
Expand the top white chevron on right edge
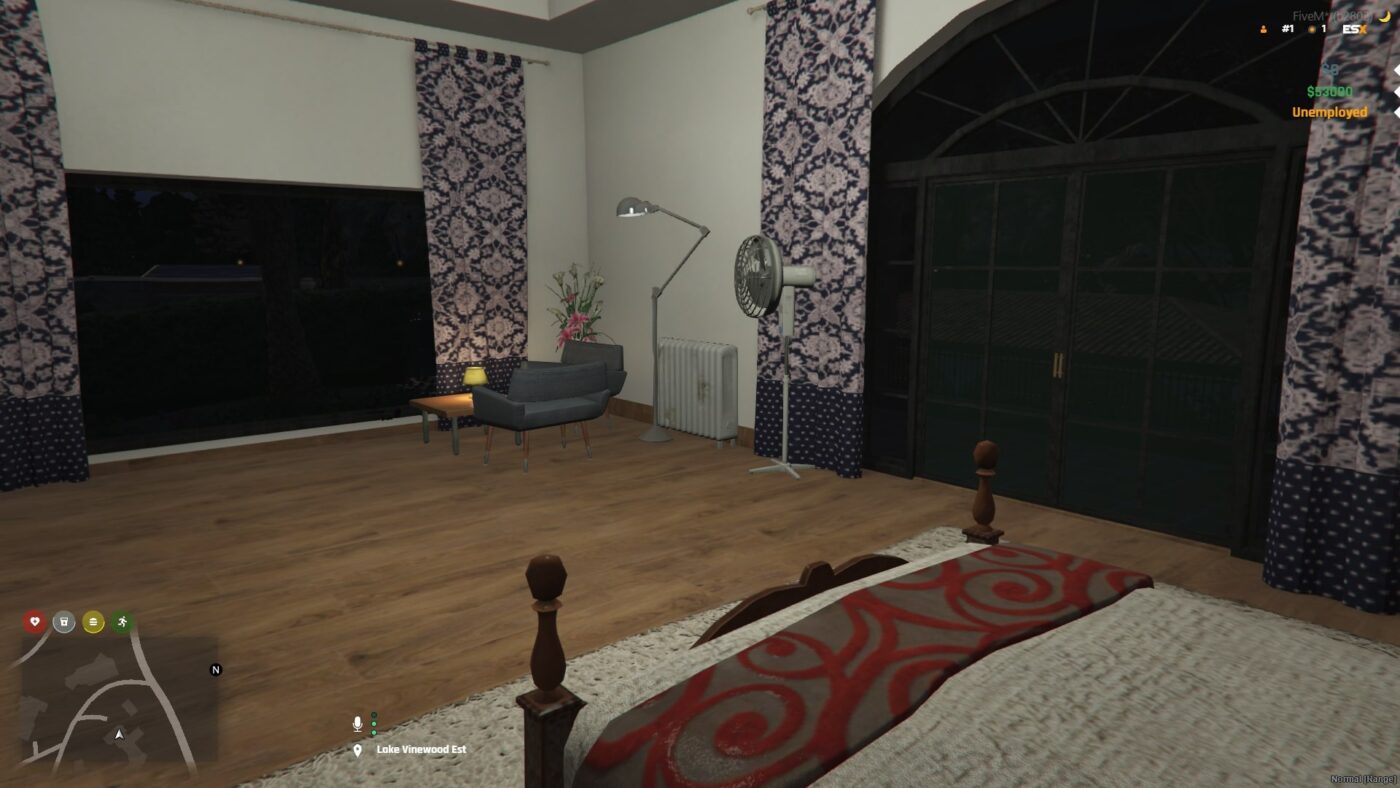(1396, 71)
